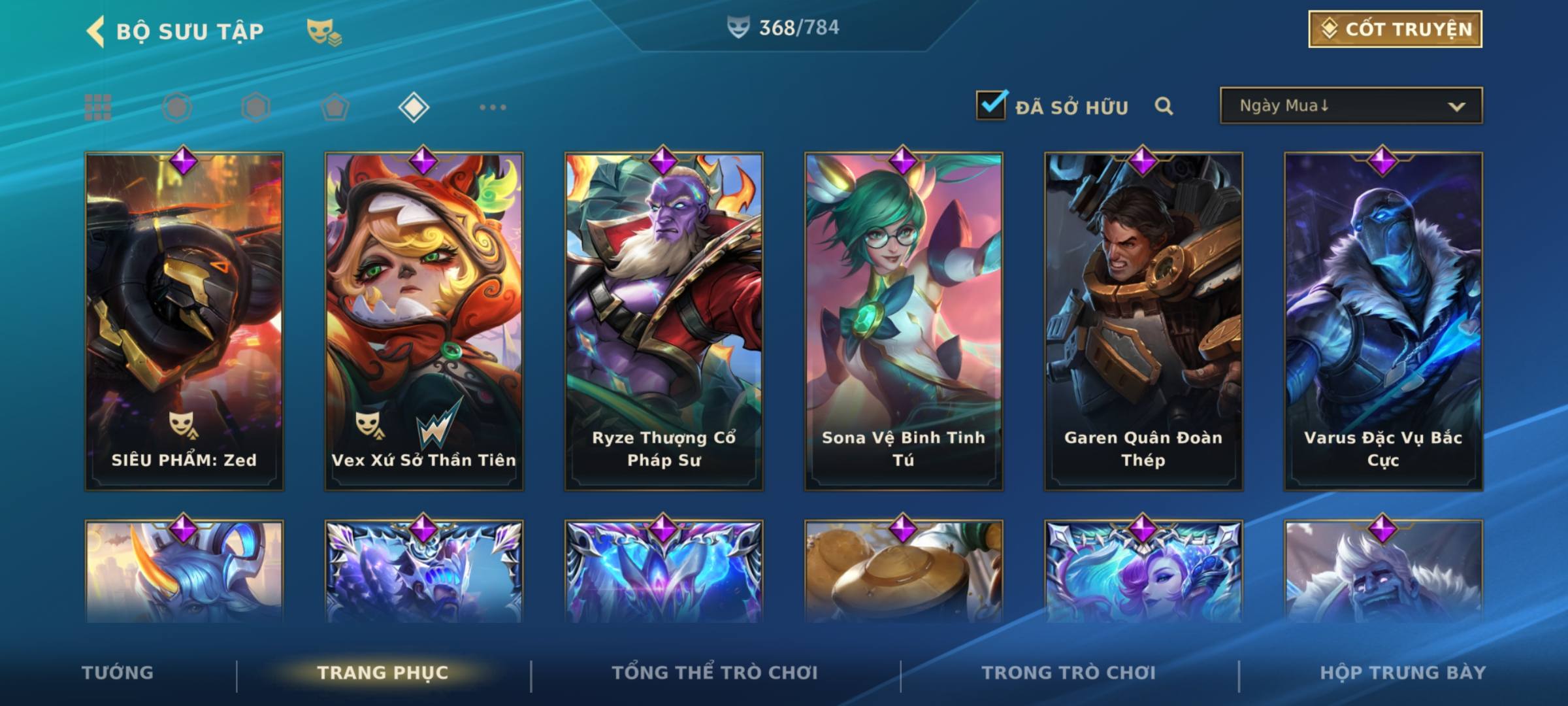Choose the diamond rarity filter
Viewport: 1568px width, 706px height.
coord(414,107)
